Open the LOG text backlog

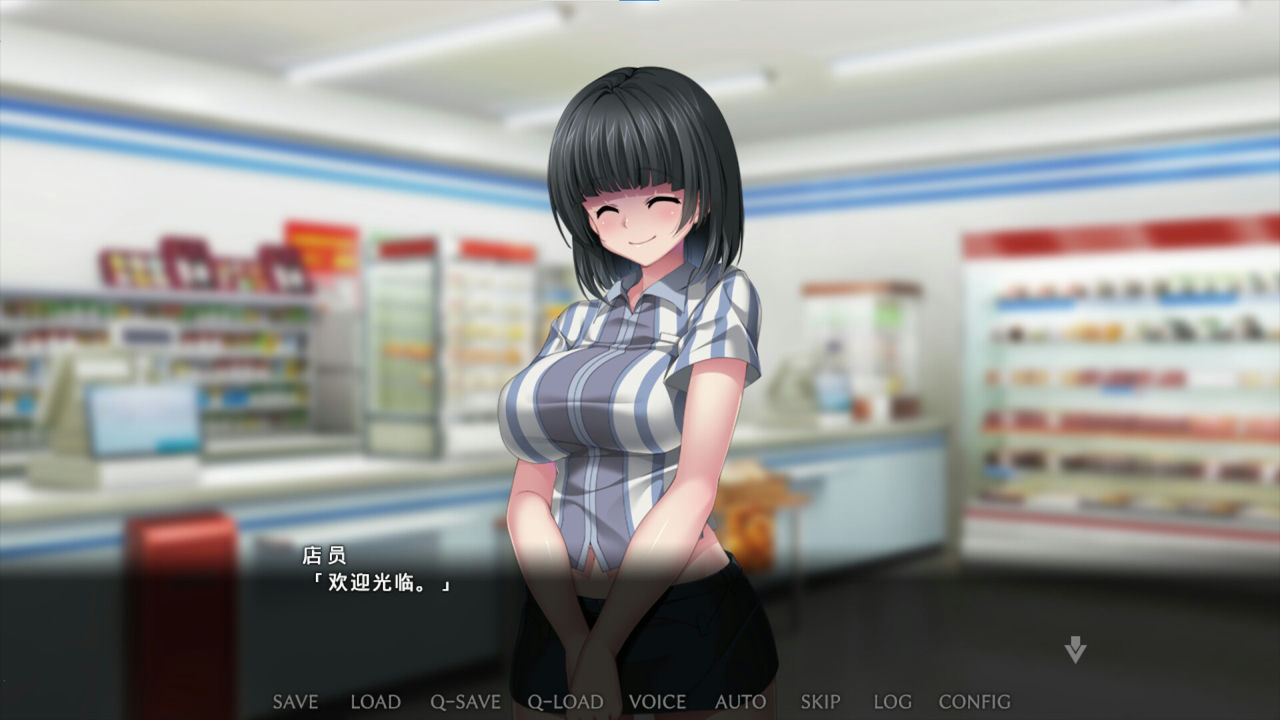pos(893,701)
